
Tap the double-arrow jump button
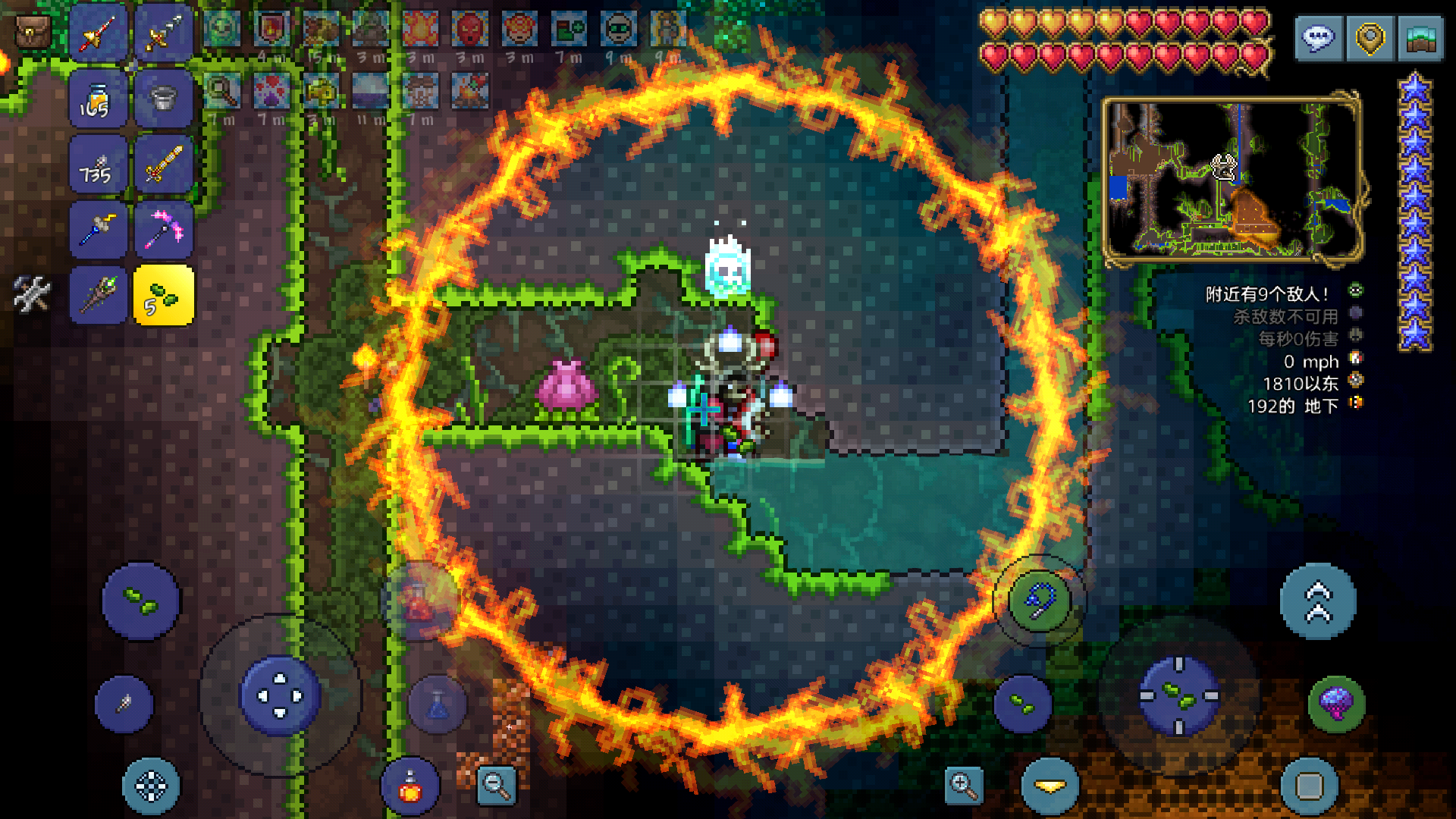point(1317,601)
